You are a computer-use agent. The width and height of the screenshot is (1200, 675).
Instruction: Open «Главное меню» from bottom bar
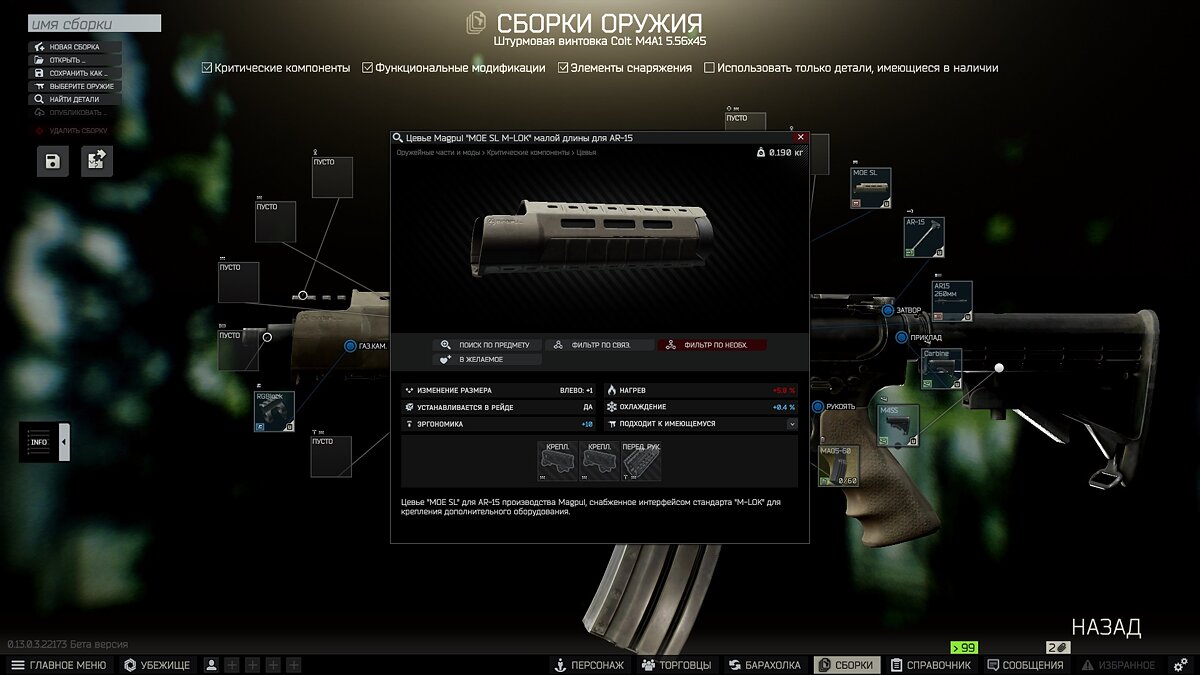[x=59, y=665]
